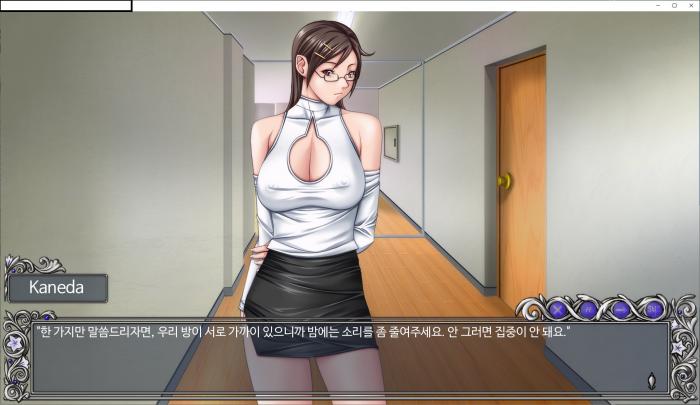This screenshot has width=700, height=405.
Task: Minimize the game window
Action: point(657,6)
